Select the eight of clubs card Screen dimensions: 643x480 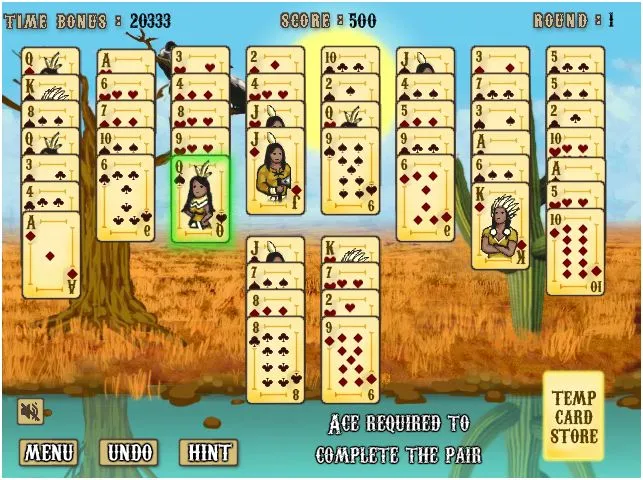[275, 360]
